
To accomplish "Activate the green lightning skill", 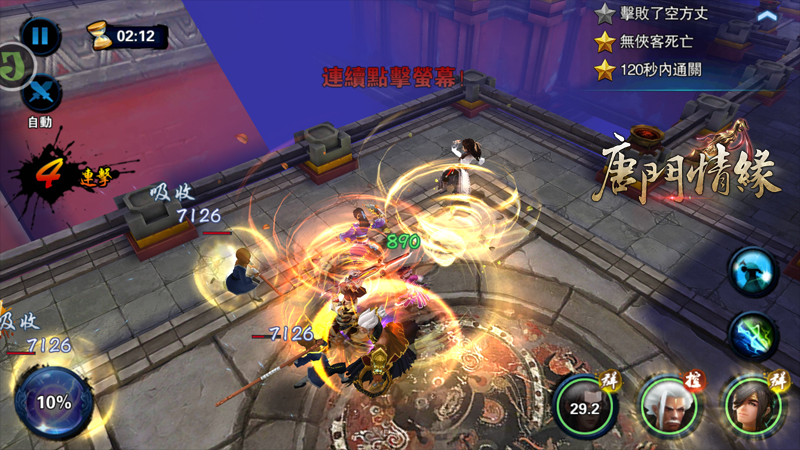I will point(752,336).
